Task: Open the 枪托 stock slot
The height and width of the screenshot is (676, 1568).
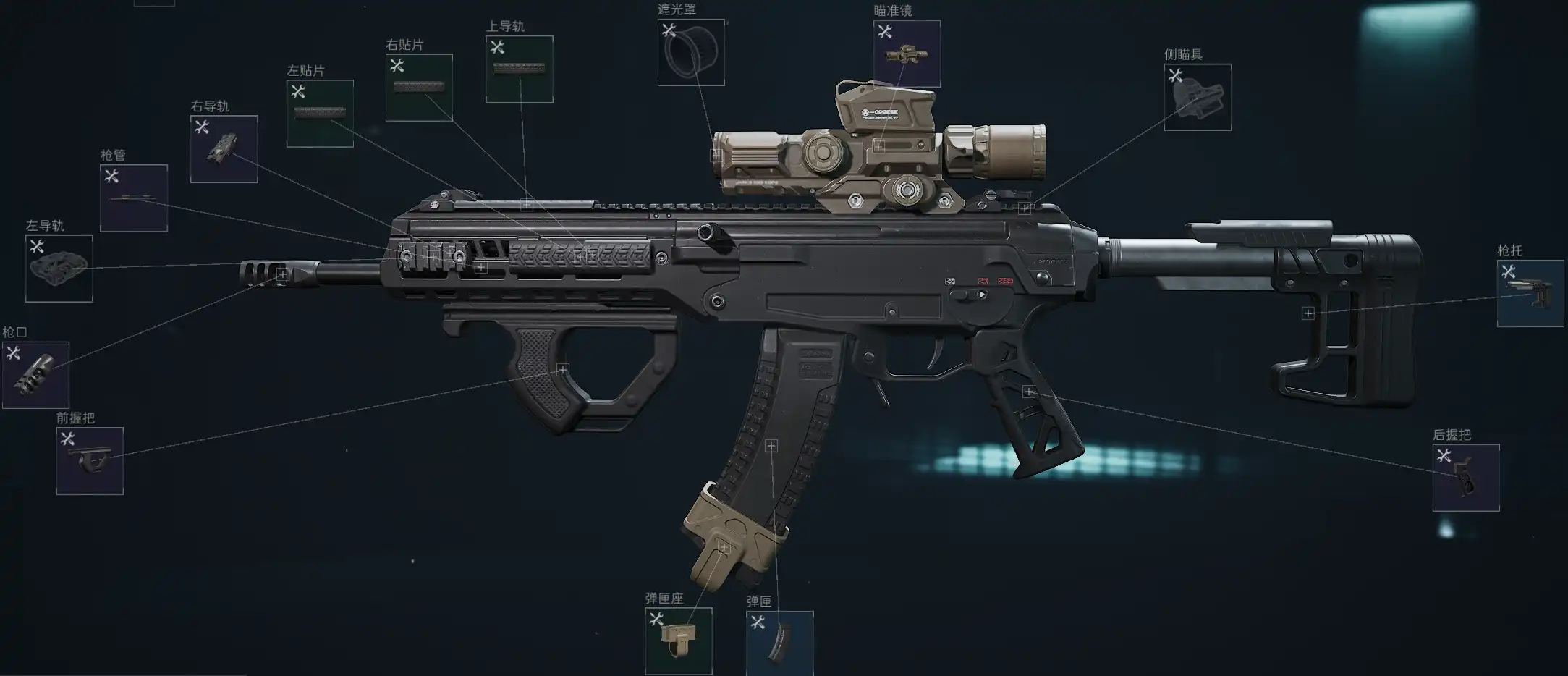Action: click(x=1530, y=294)
